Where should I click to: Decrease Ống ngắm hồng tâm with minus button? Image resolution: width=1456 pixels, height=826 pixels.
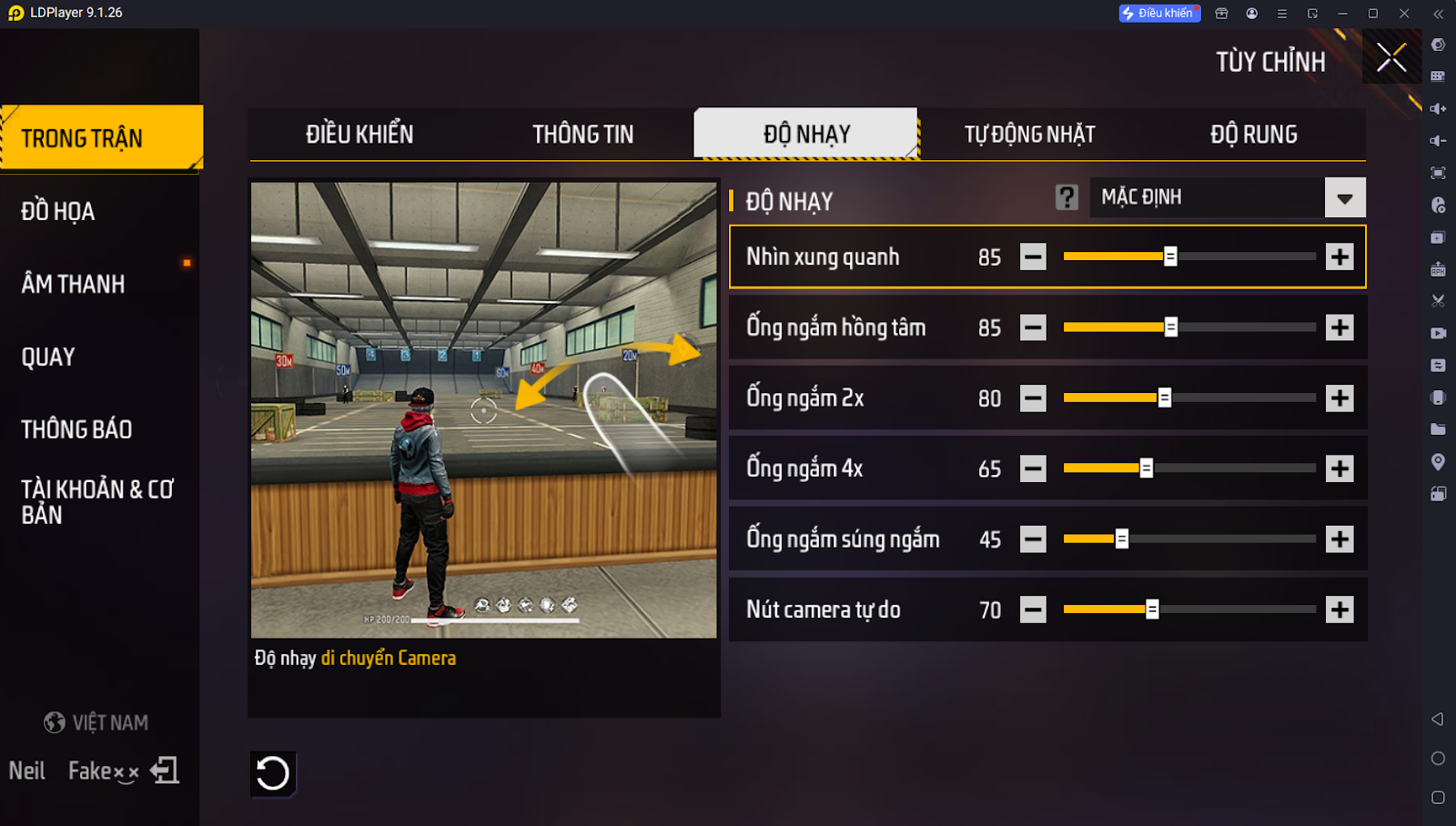(x=1033, y=327)
